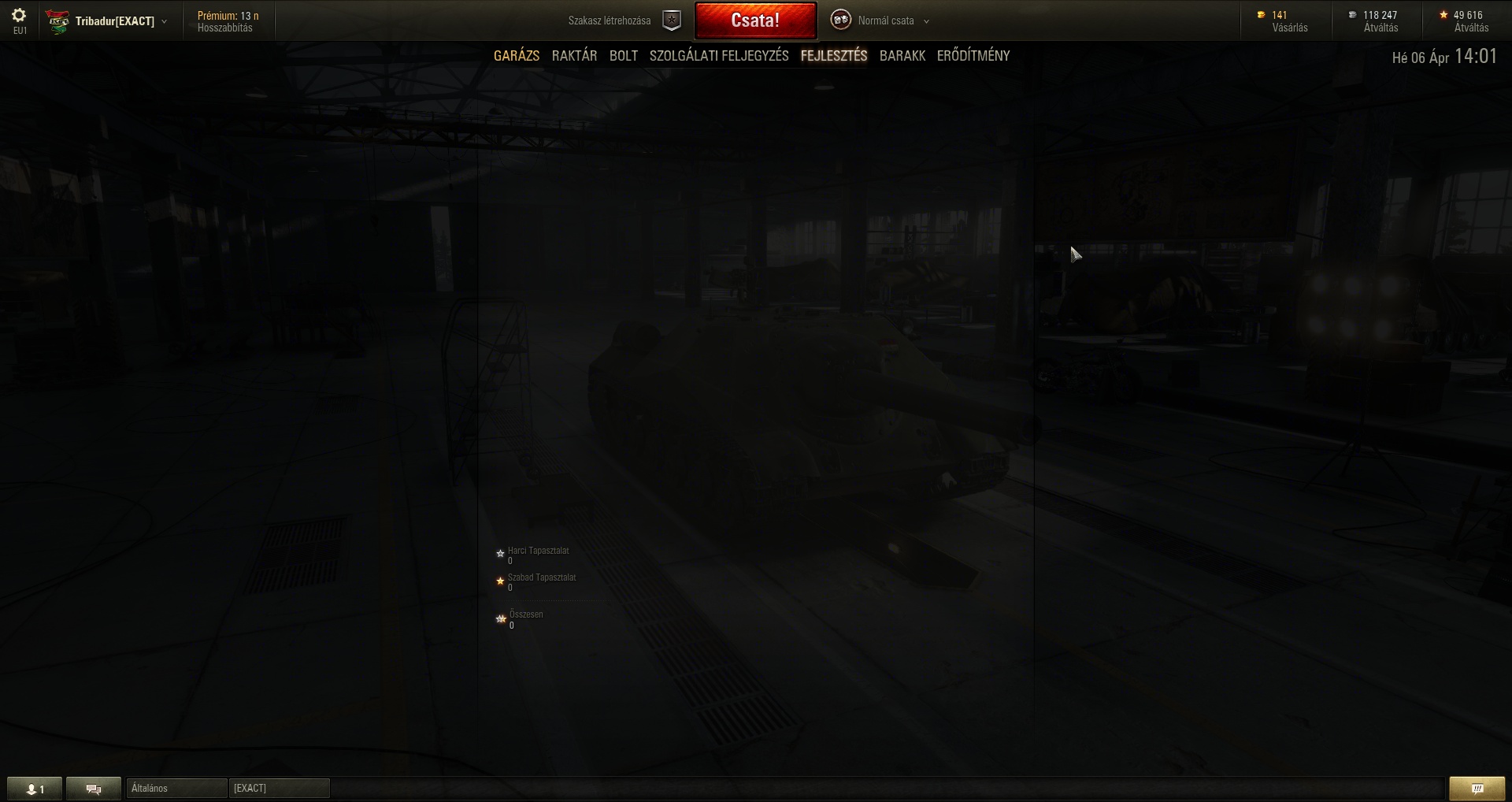Show the ERŐDÍTMÉNY stronghold tab
The width and height of the screenshot is (1512, 802).
tap(973, 56)
